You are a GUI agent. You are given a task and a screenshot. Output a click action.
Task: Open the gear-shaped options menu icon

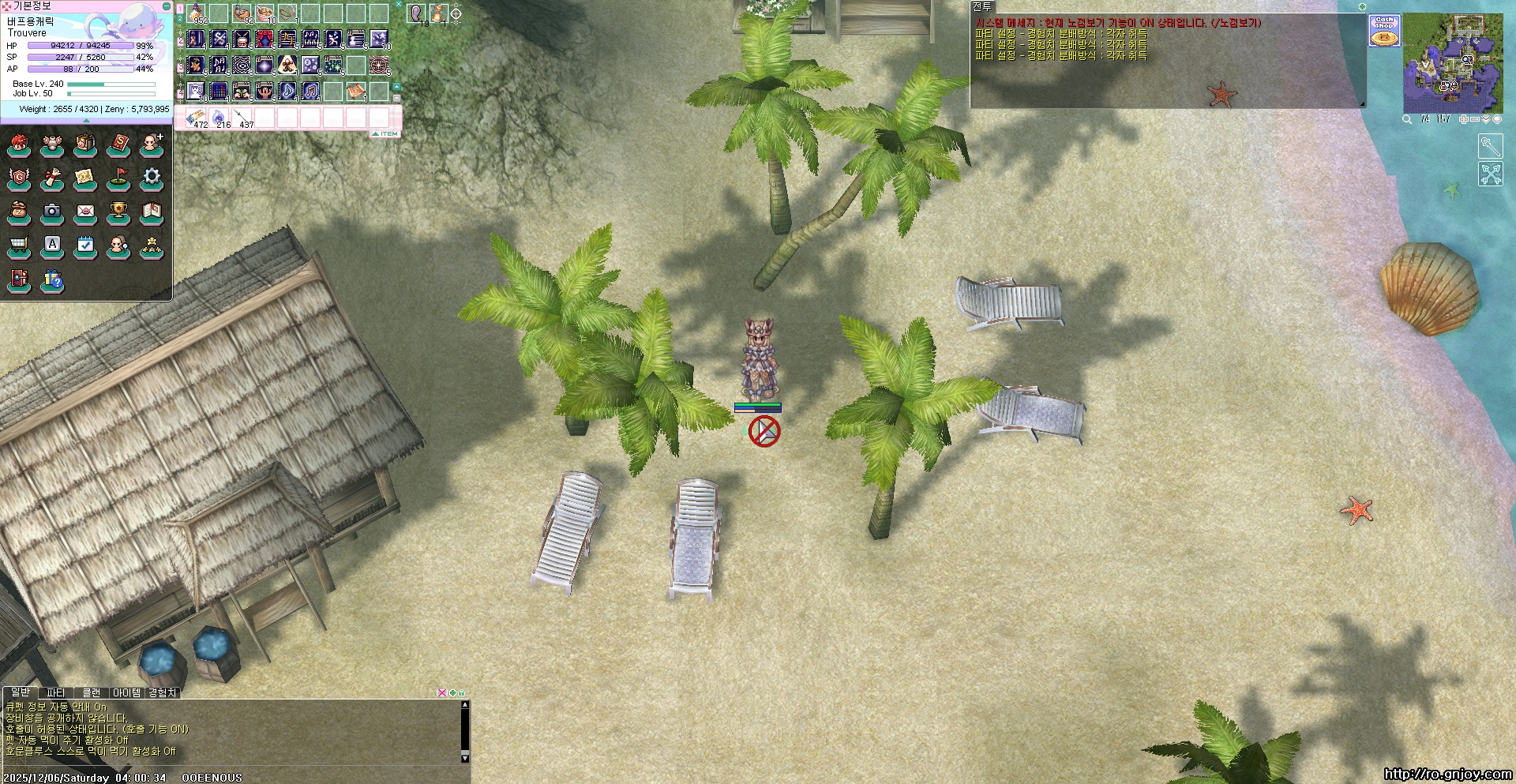coord(152,177)
